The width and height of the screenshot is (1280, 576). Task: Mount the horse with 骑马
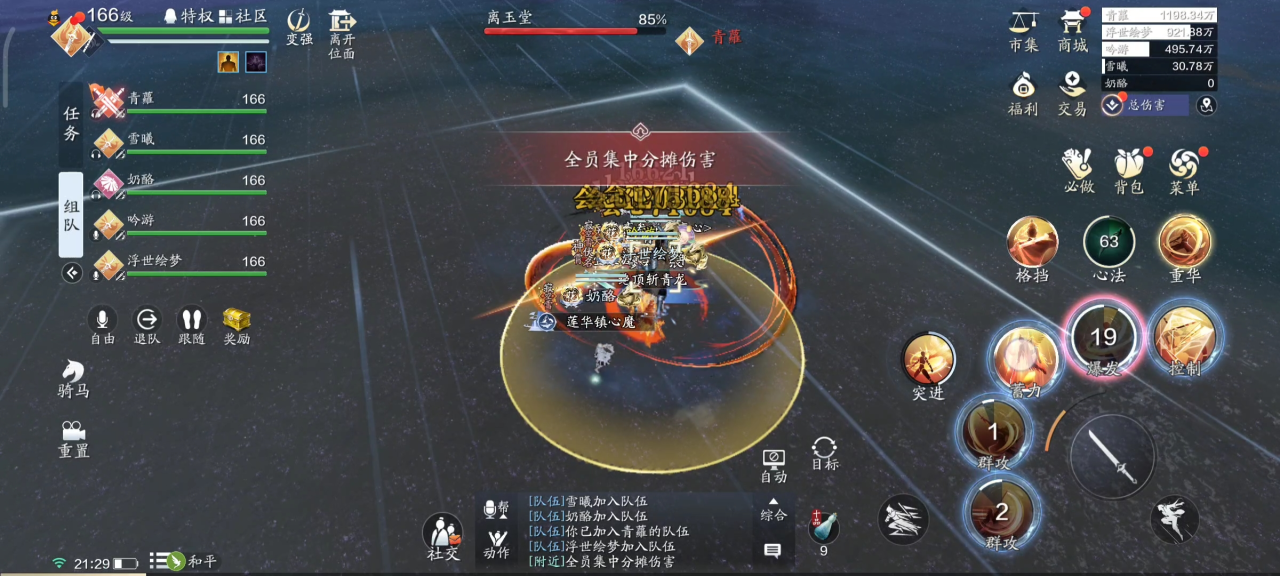[73, 378]
